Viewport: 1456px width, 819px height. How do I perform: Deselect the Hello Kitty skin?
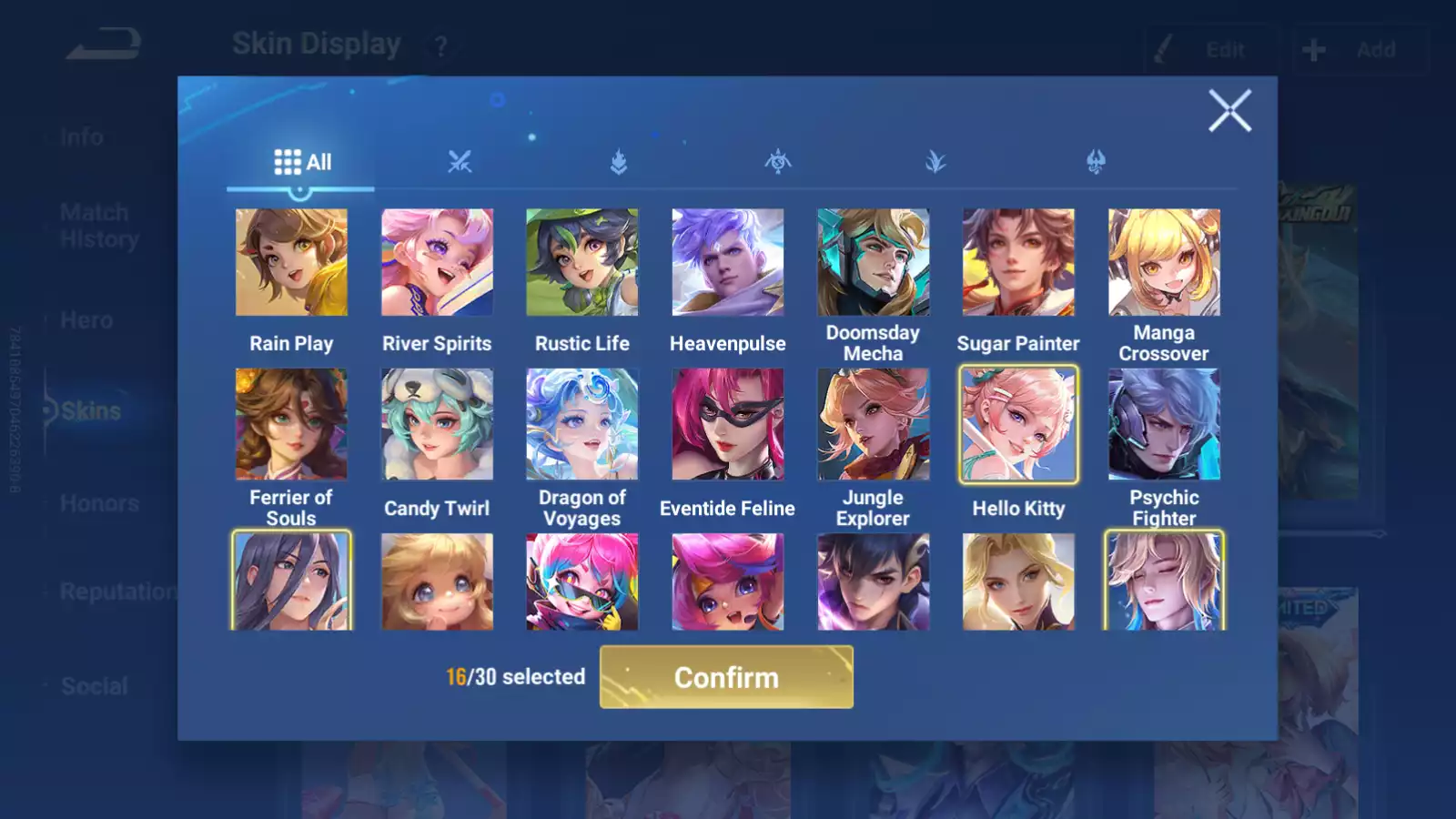[1018, 424]
